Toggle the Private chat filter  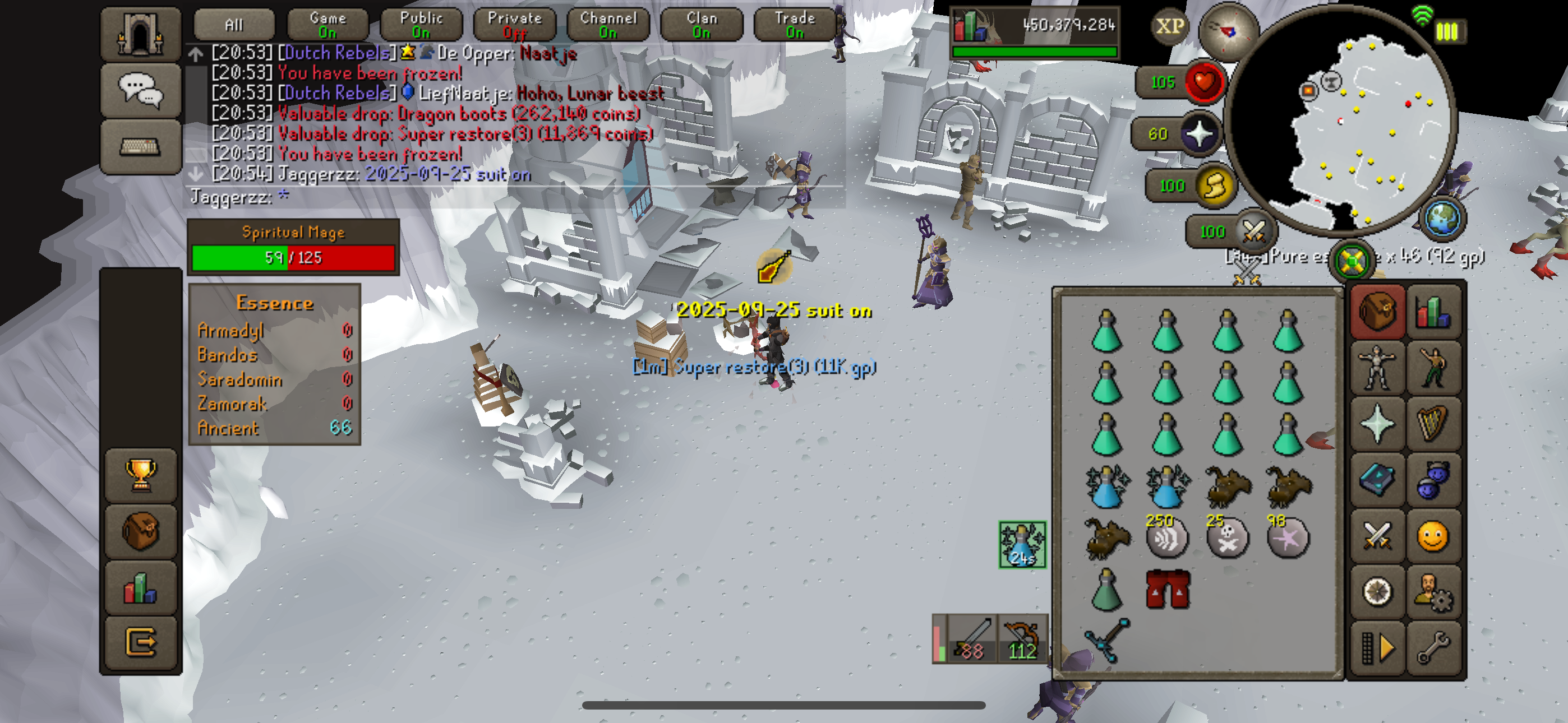[514, 25]
